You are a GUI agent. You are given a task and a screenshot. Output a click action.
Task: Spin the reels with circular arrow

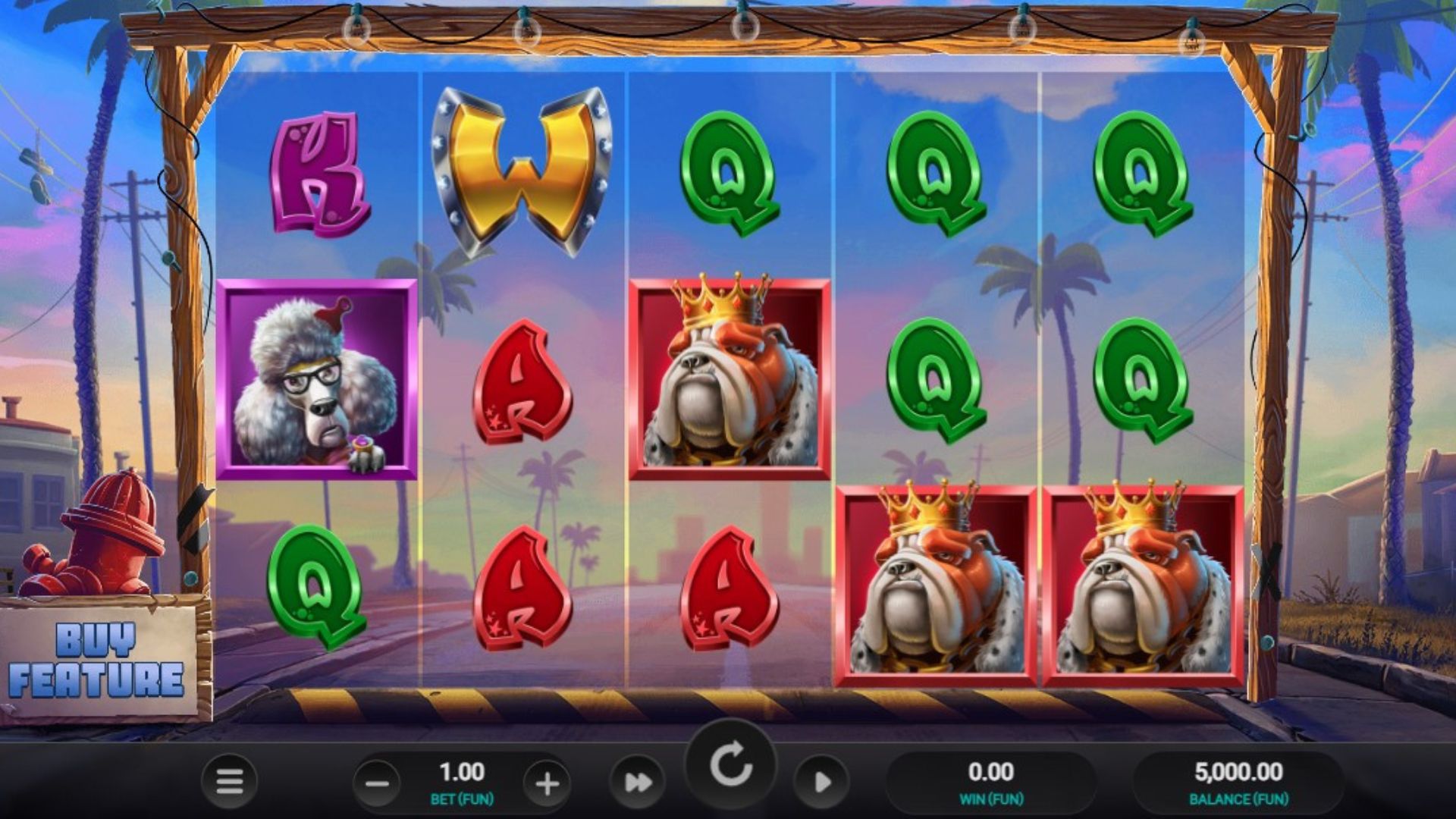click(730, 765)
